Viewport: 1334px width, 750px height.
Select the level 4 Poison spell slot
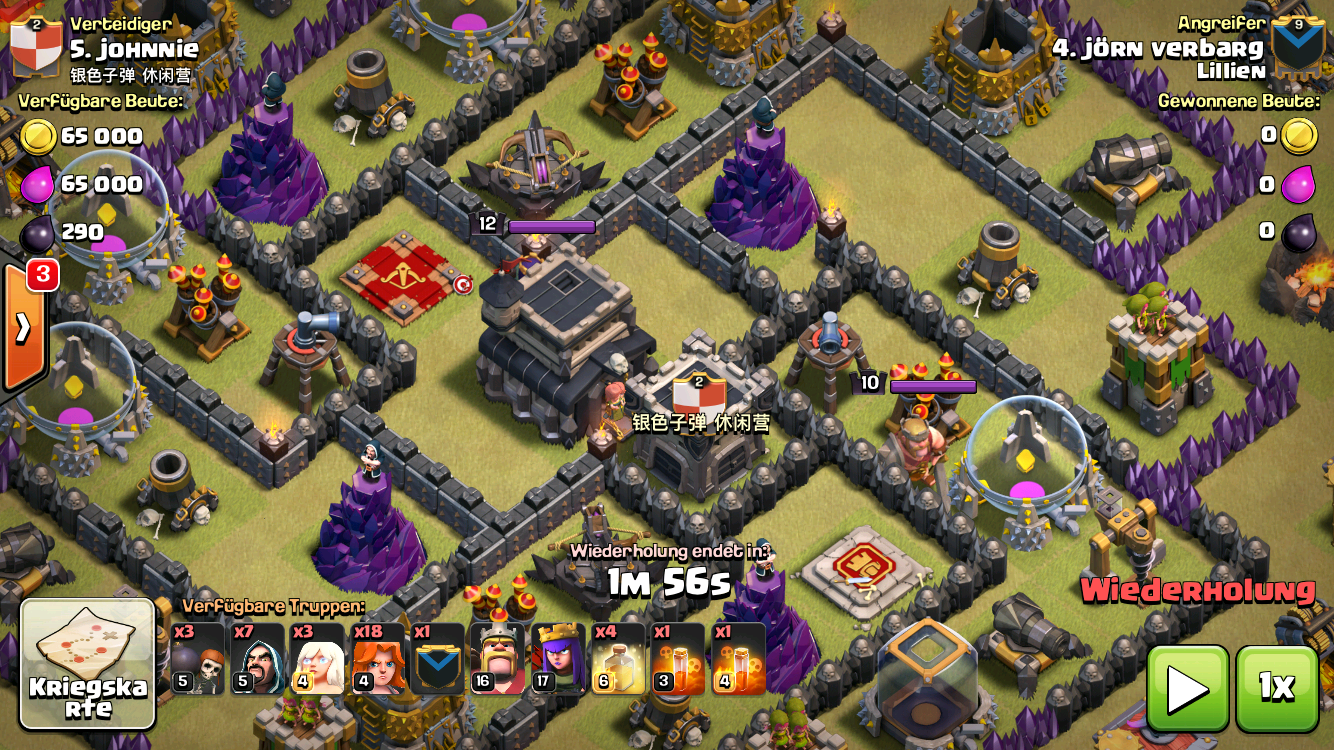(738, 659)
